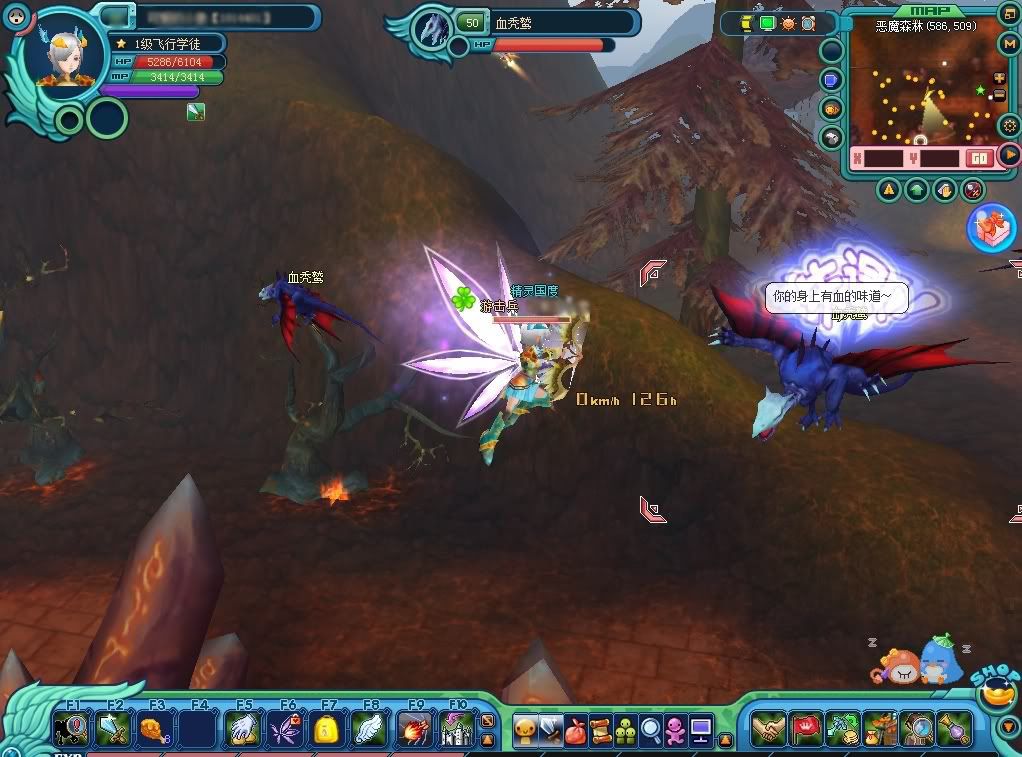Open the gift box icon

[x=991, y=227]
